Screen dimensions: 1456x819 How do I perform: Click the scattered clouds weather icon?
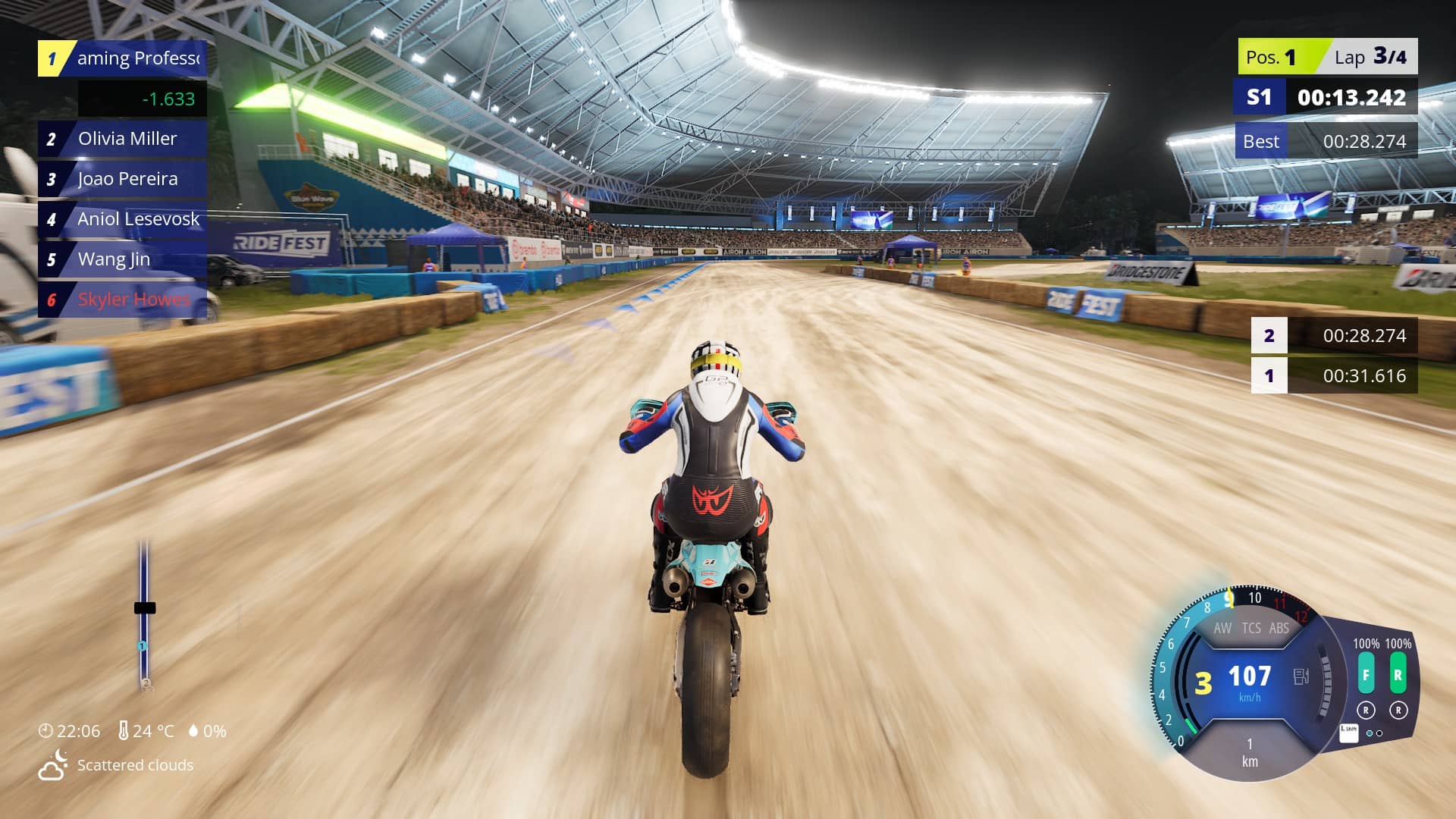(x=53, y=765)
